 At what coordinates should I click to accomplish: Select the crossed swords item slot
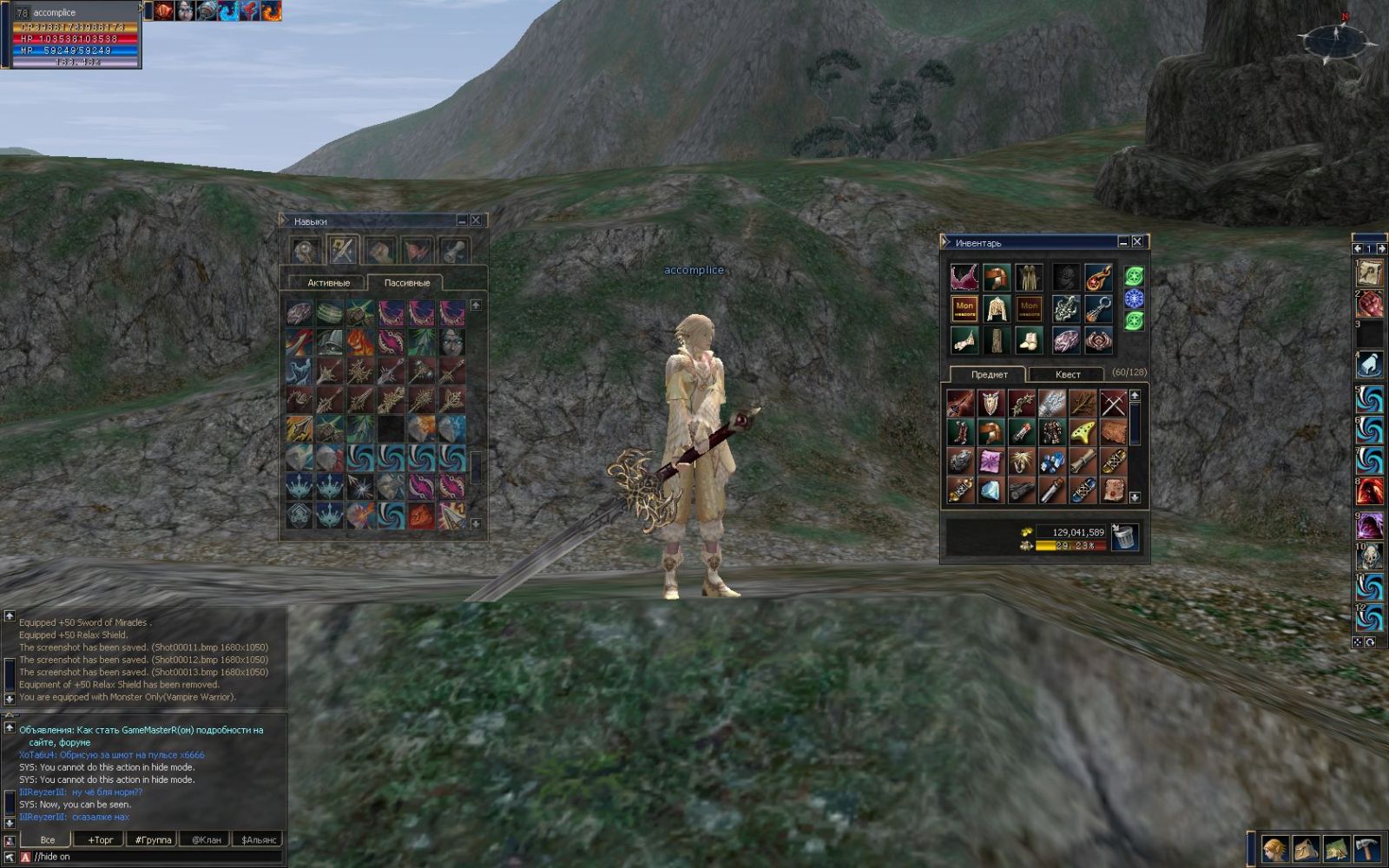point(1113,403)
